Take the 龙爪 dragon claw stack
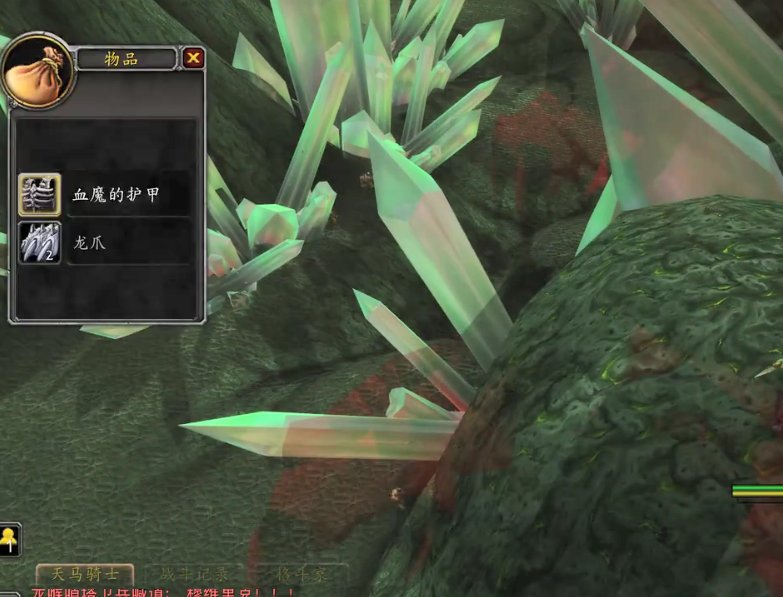 (x=40, y=243)
